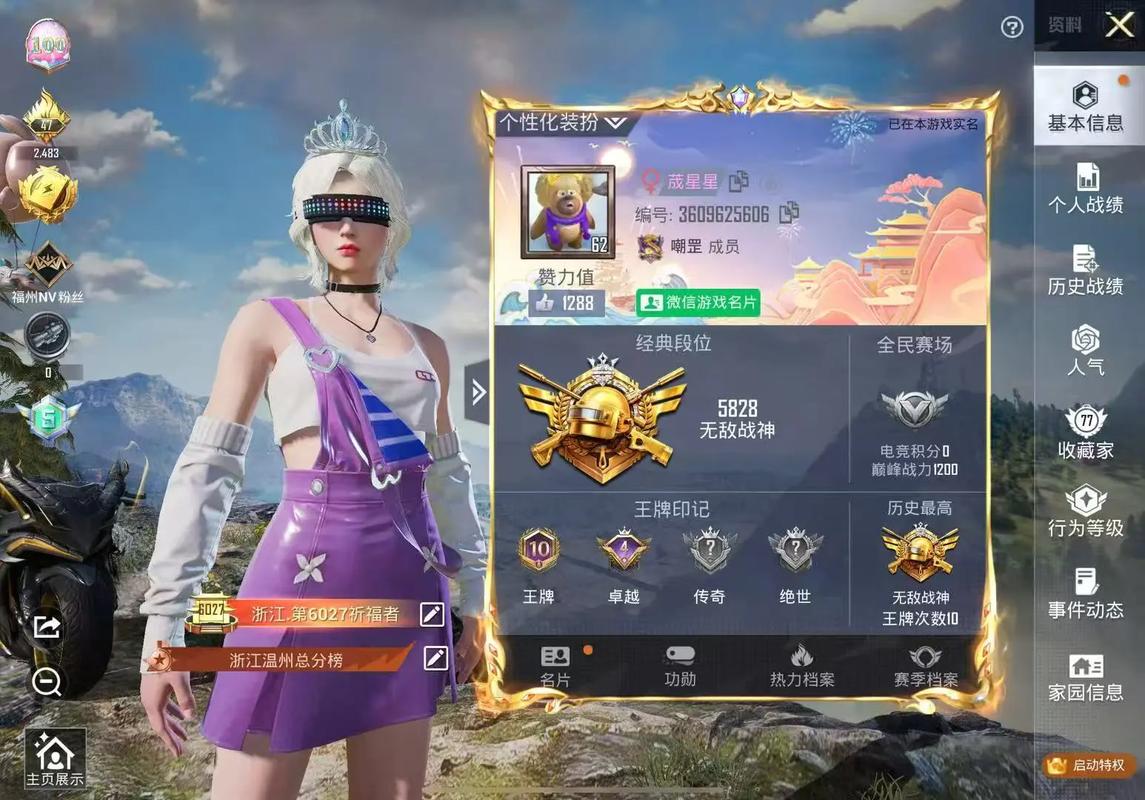Select the 名片 bottom tab

point(555,666)
